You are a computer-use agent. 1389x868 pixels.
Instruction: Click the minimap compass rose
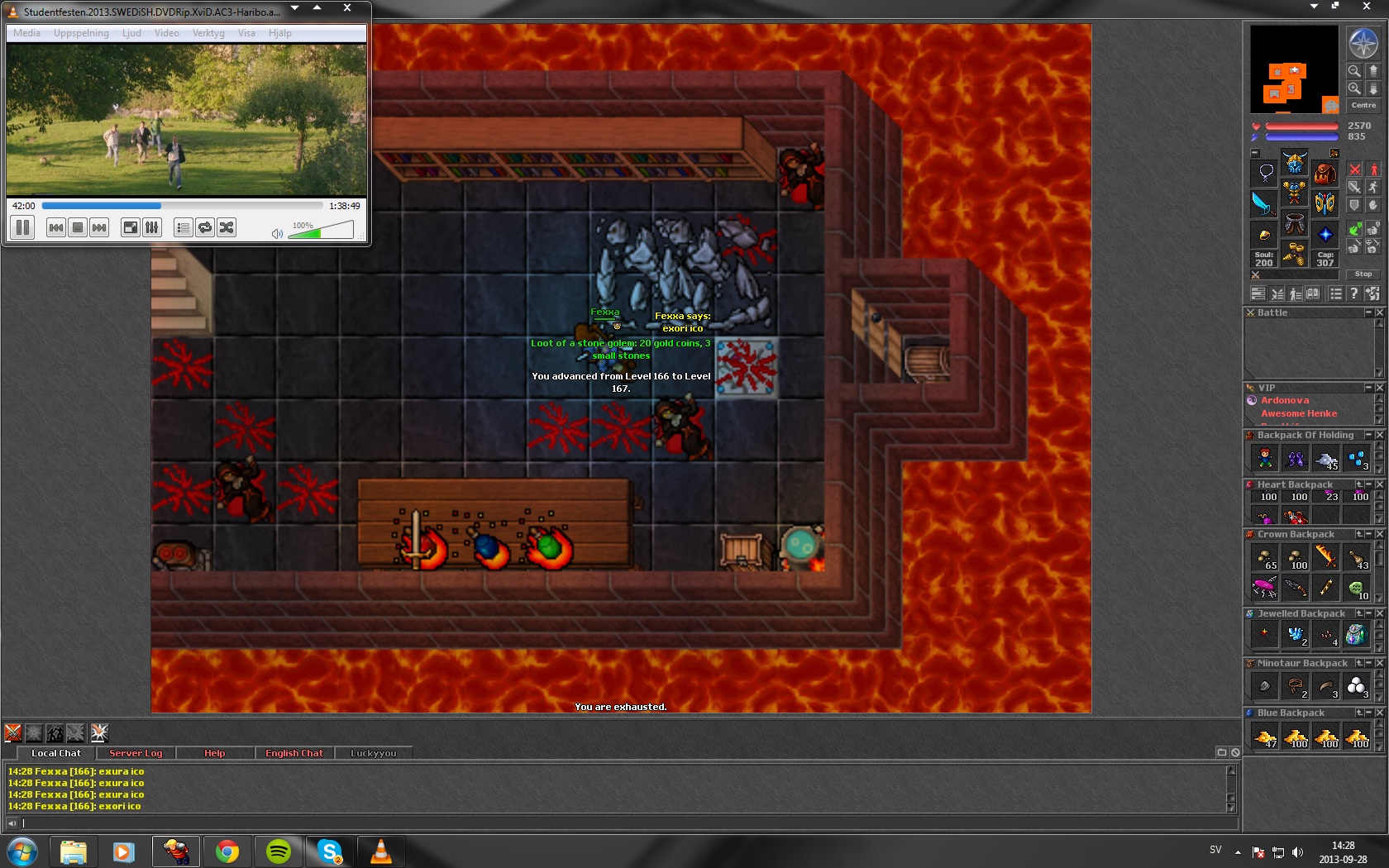[x=1363, y=42]
